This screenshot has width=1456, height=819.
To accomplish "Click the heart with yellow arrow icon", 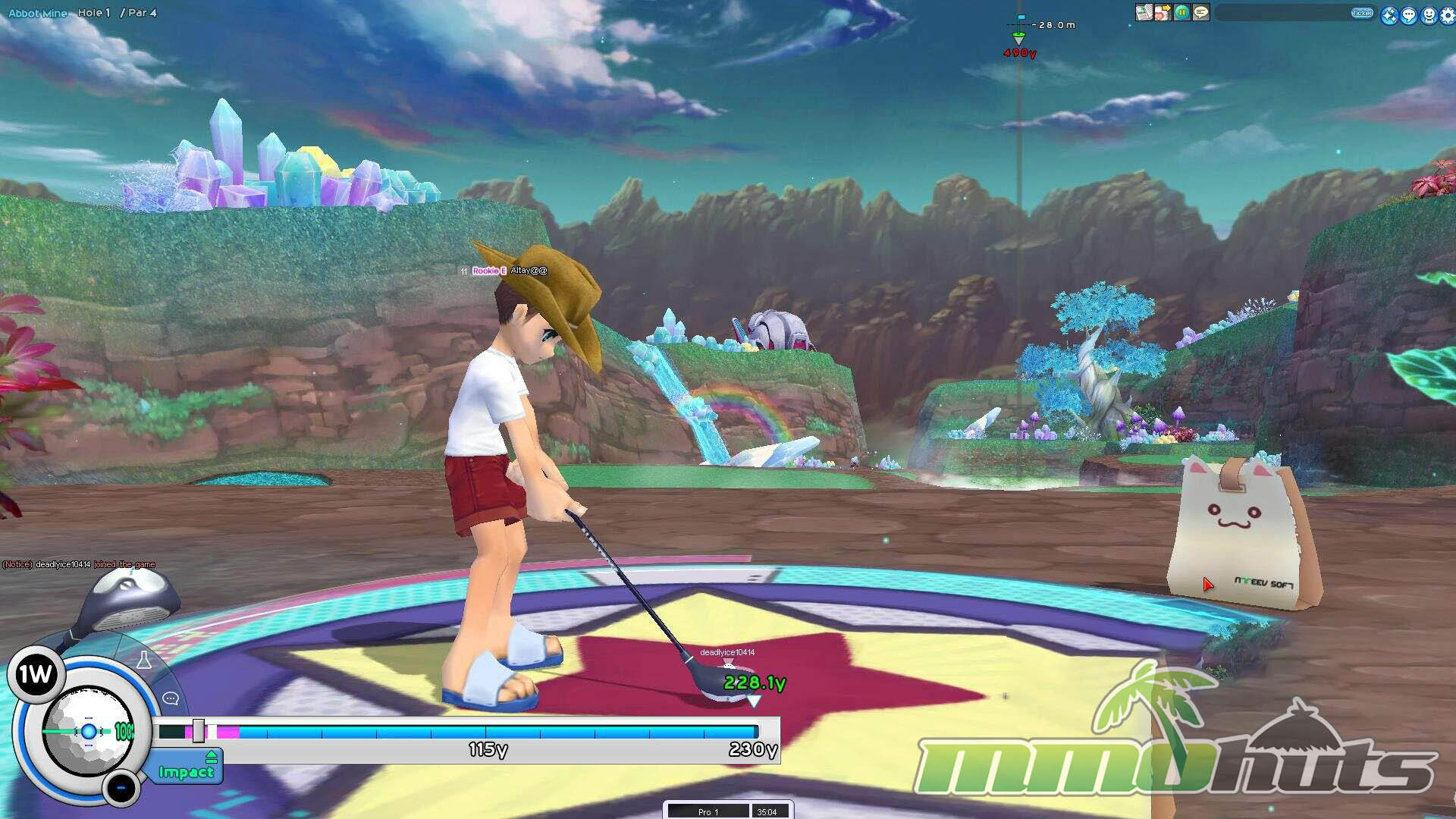I will coord(1163,13).
